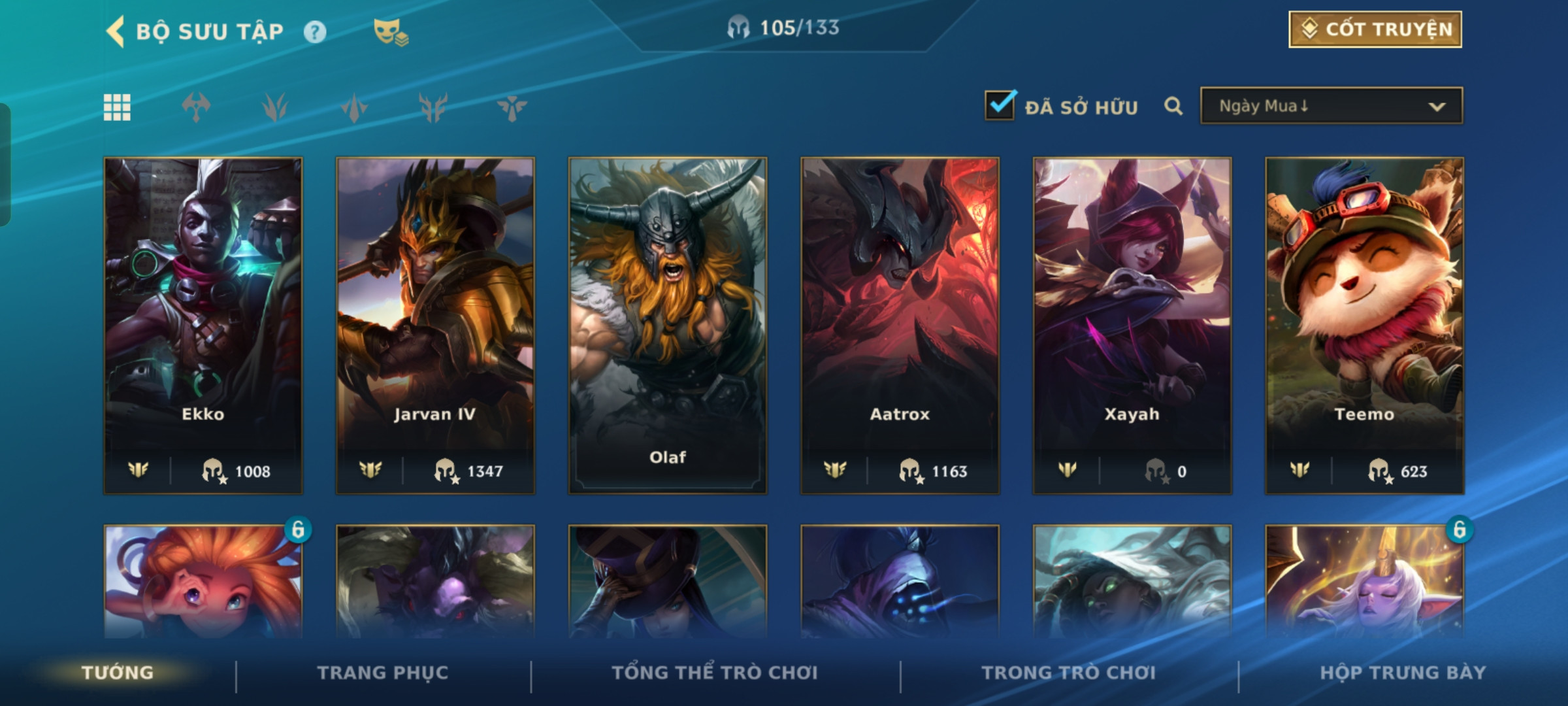Open the champion search magnifier
Viewport: 1568px width, 706px height.
click(1173, 106)
